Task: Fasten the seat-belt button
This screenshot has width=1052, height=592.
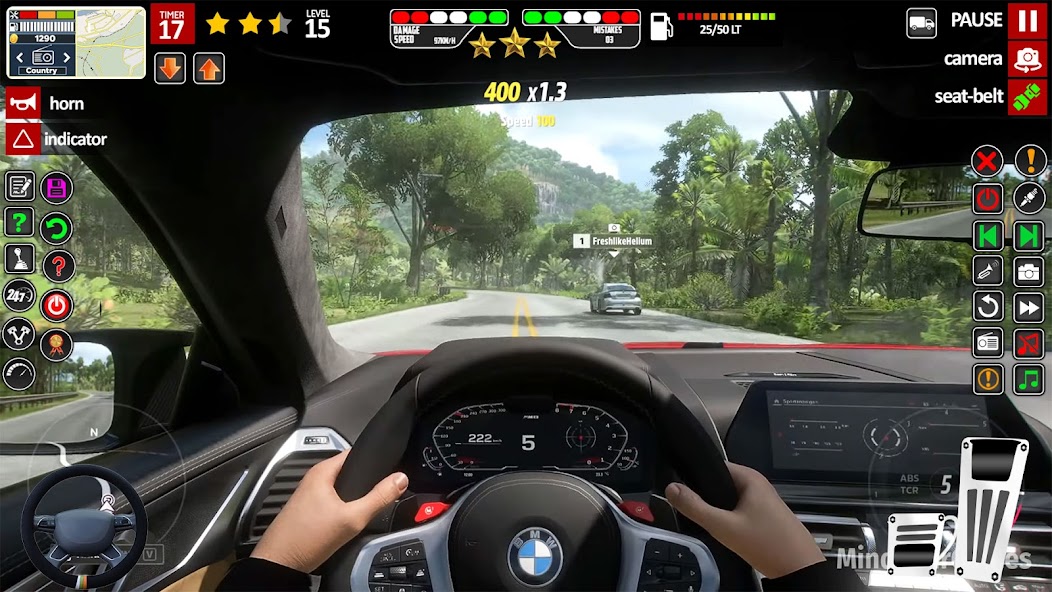Action: pos(1027,97)
